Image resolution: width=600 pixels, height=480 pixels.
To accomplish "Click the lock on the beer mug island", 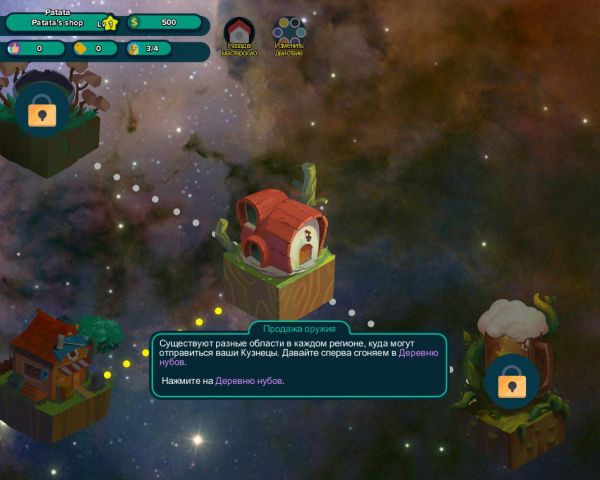I will 511,382.
